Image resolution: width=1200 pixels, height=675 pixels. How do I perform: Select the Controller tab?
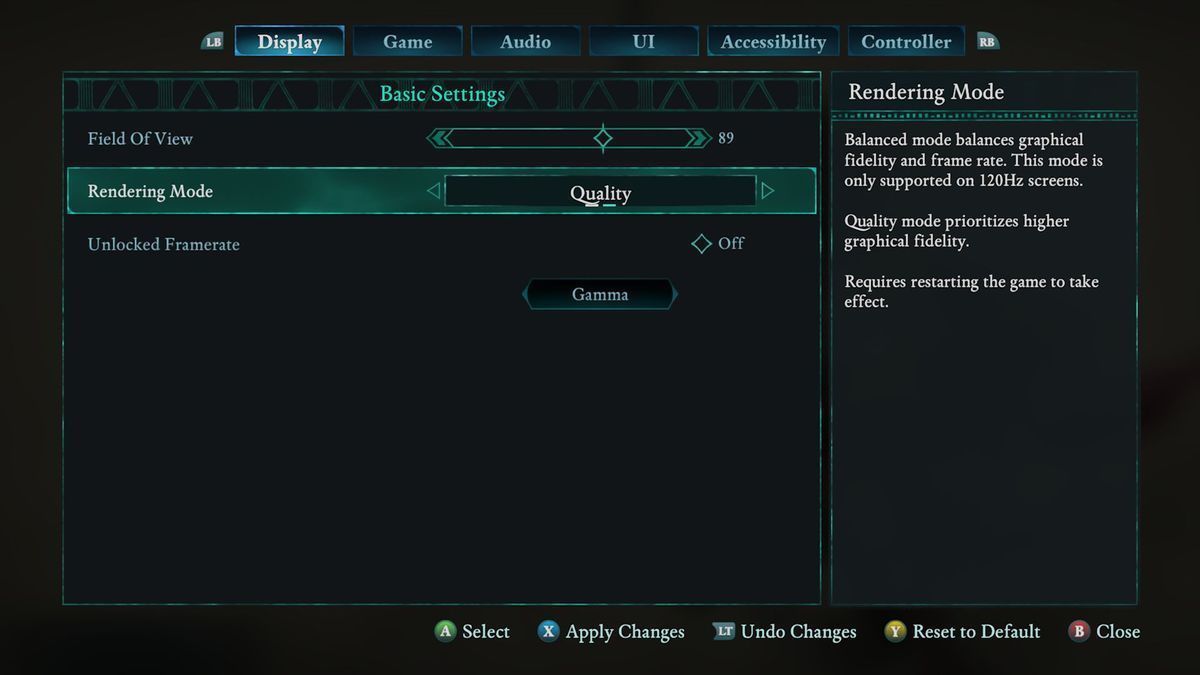906,42
